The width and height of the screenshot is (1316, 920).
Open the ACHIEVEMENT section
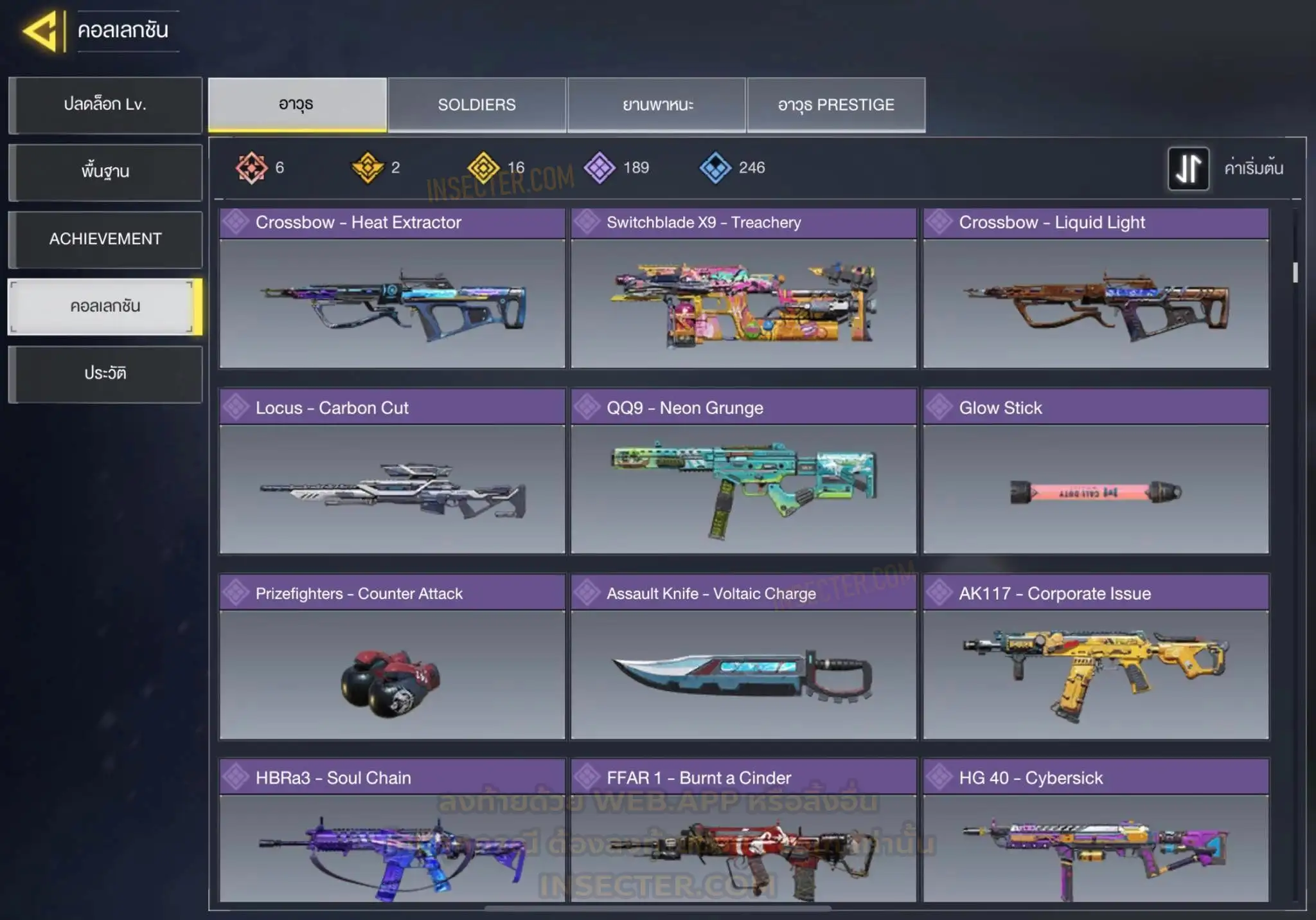(105, 239)
